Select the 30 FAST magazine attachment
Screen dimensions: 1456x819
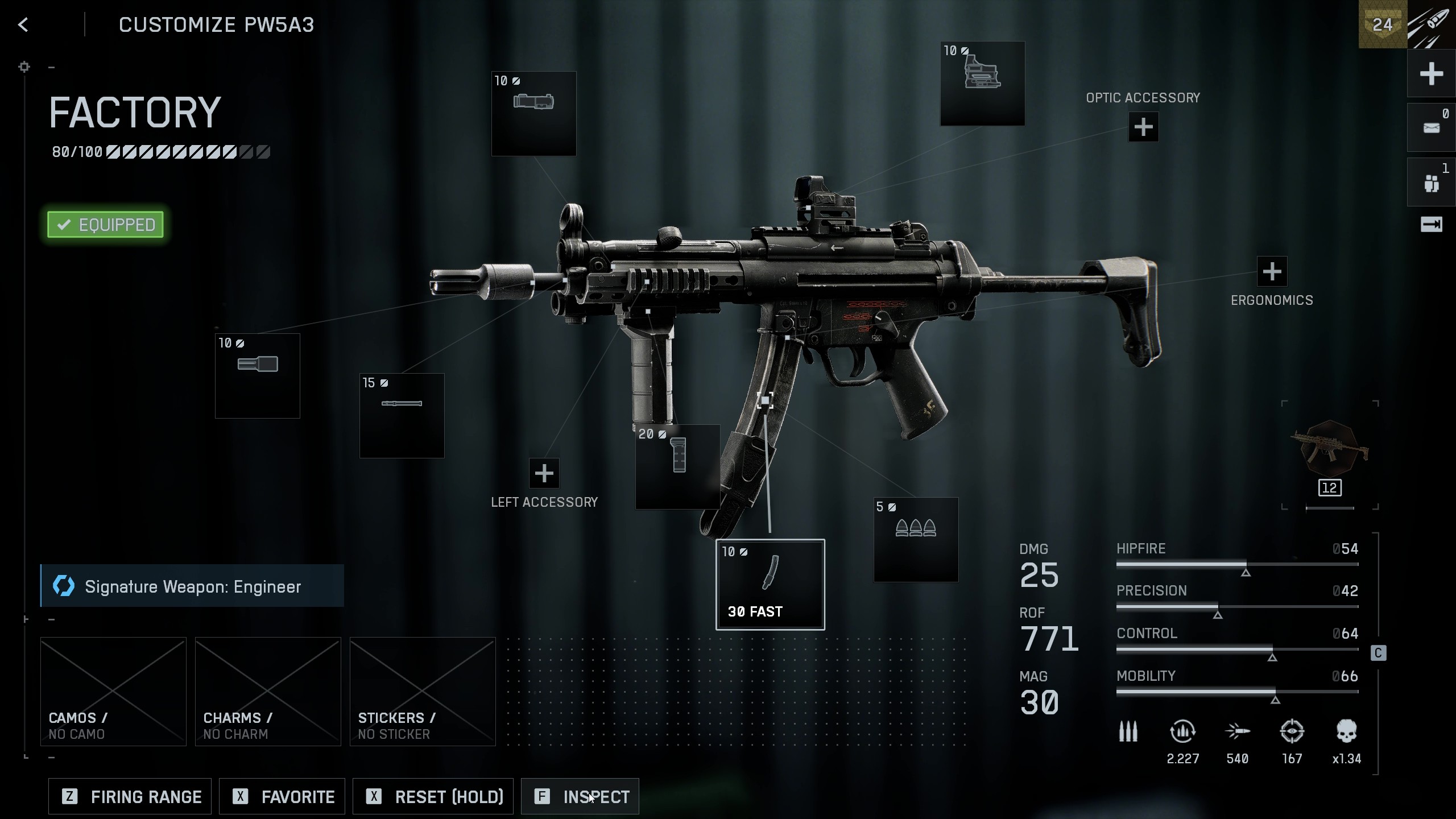pos(770,583)
